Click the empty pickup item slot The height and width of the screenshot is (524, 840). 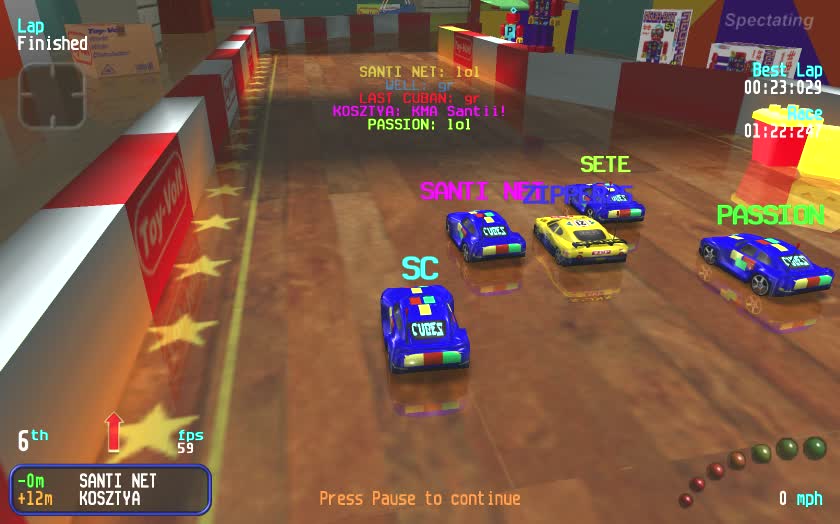point(51,96)
